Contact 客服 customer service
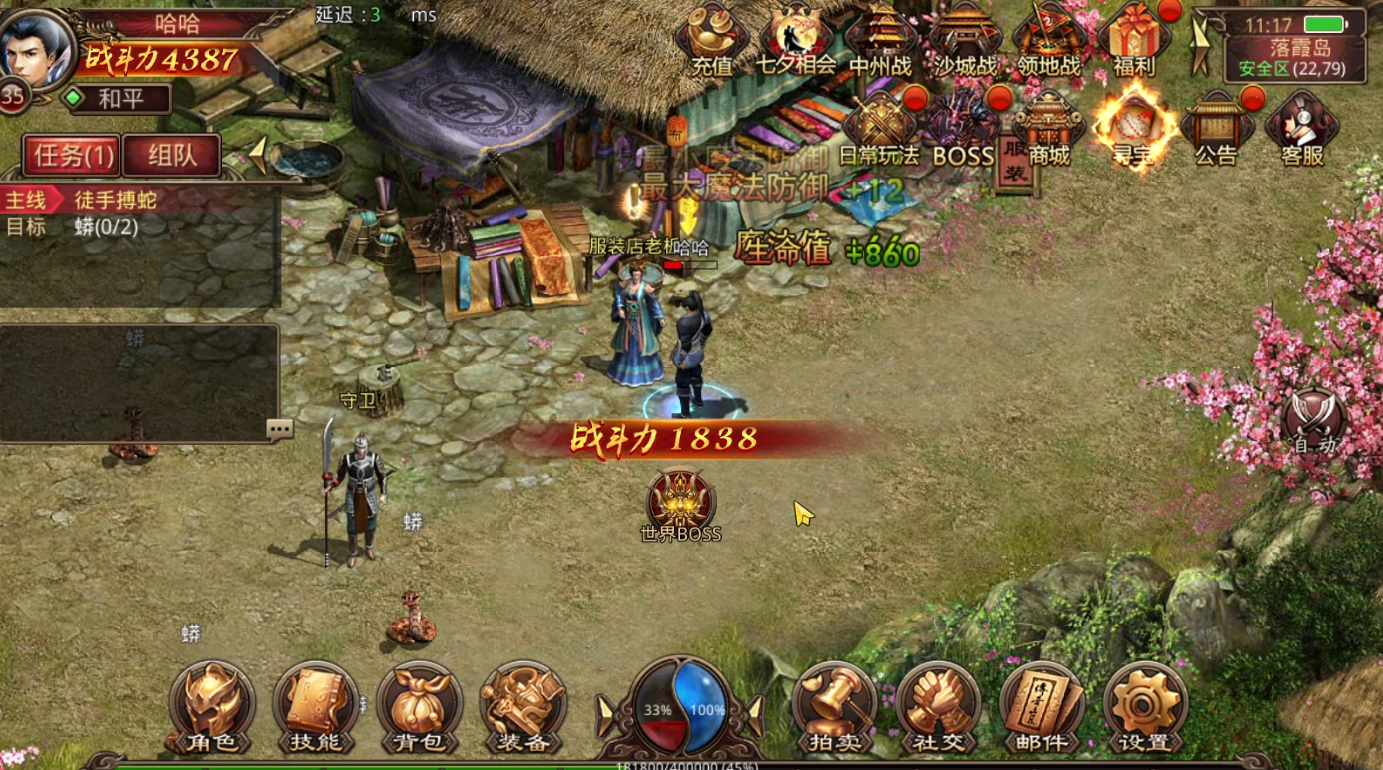 tap(1302, 128)
